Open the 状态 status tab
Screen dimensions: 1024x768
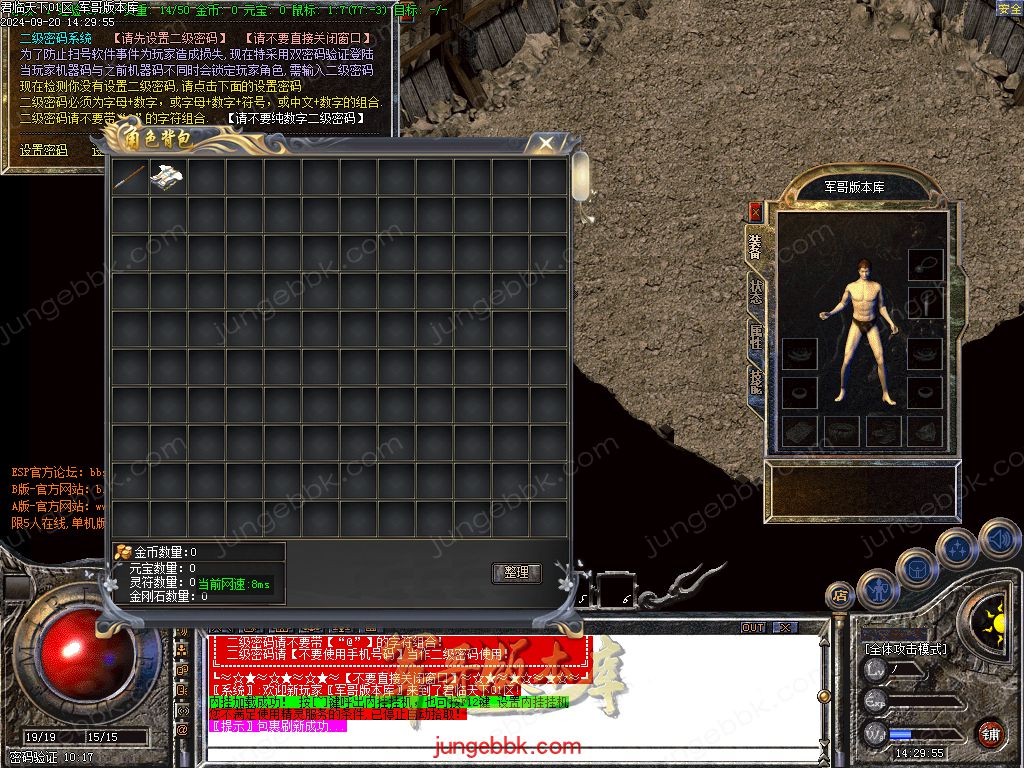(755, 291)
